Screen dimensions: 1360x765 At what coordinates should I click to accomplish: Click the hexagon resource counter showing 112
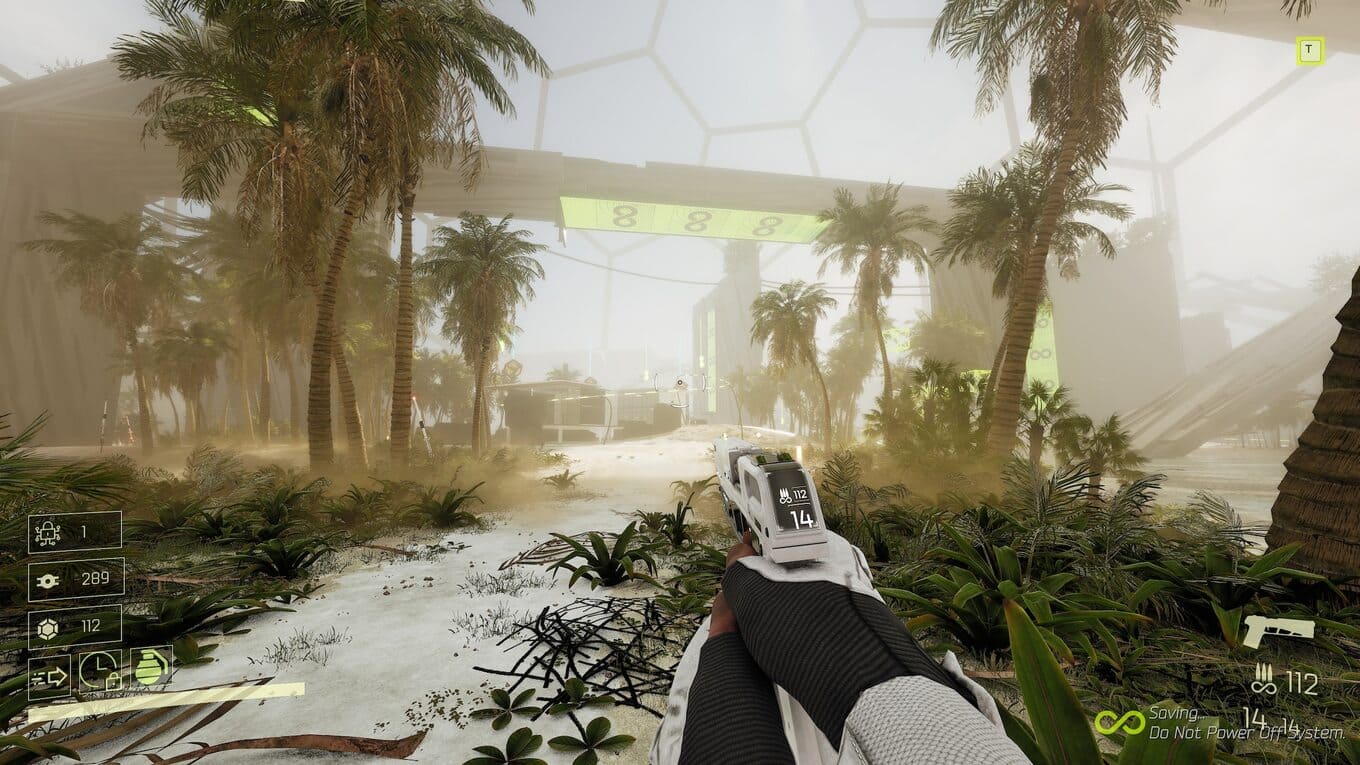(x=75, y=626)
